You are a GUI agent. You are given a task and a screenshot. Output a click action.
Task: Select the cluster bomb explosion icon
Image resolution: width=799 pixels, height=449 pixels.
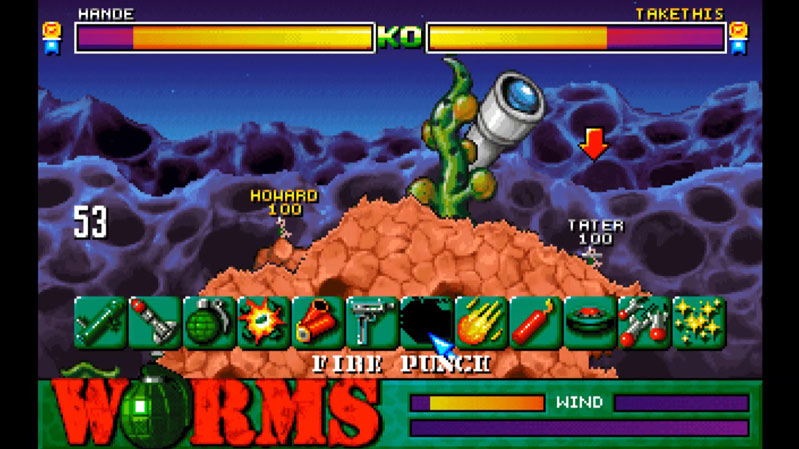click(x=263, y=322)
